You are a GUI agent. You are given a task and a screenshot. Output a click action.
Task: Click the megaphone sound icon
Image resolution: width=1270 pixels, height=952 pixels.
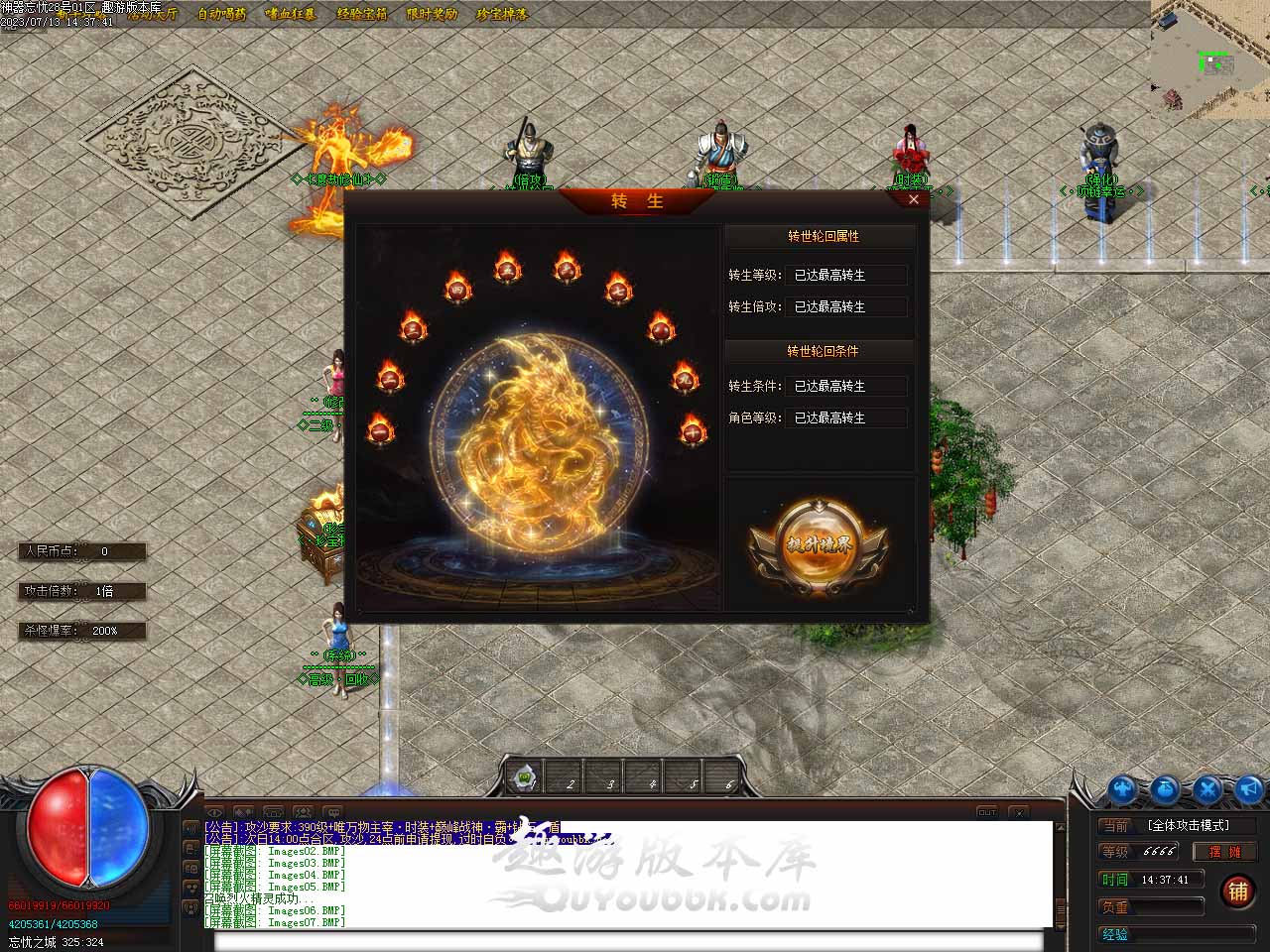tap(1249, 789)
